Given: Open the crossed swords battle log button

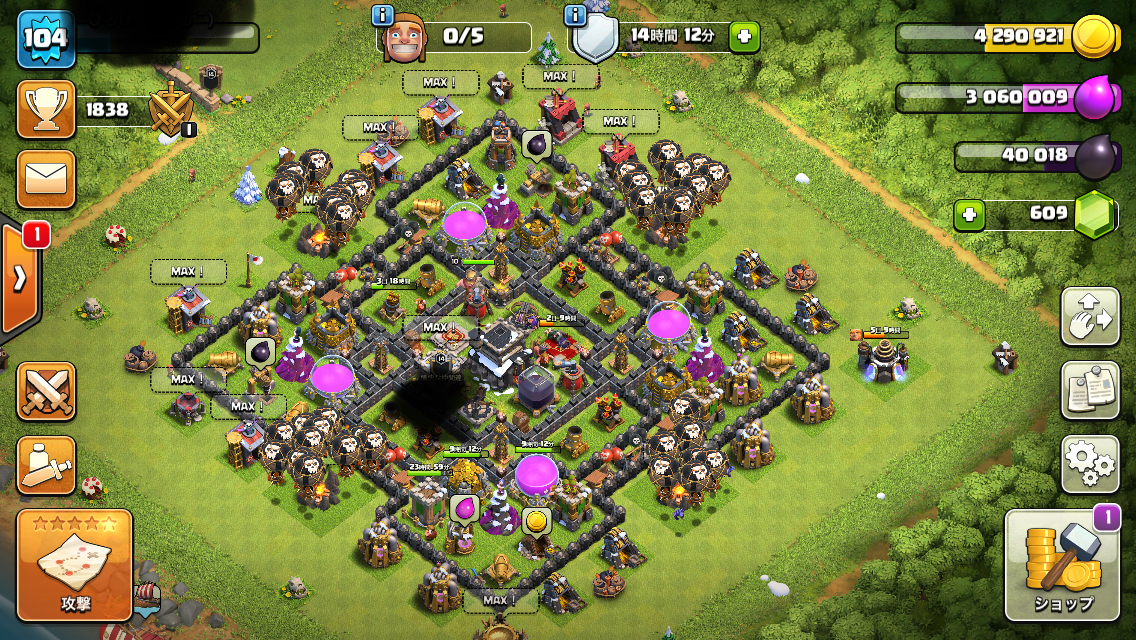Looking at the screenshot, I should (x=46, y=391).
